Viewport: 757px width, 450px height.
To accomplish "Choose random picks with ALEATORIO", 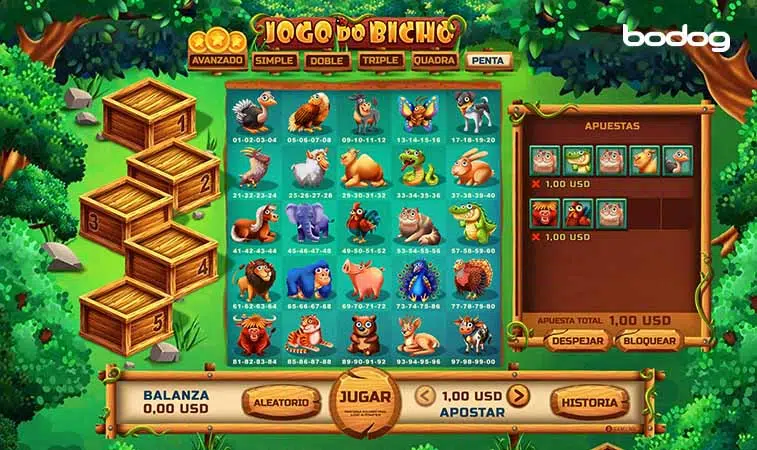I will tap(282, 401).
